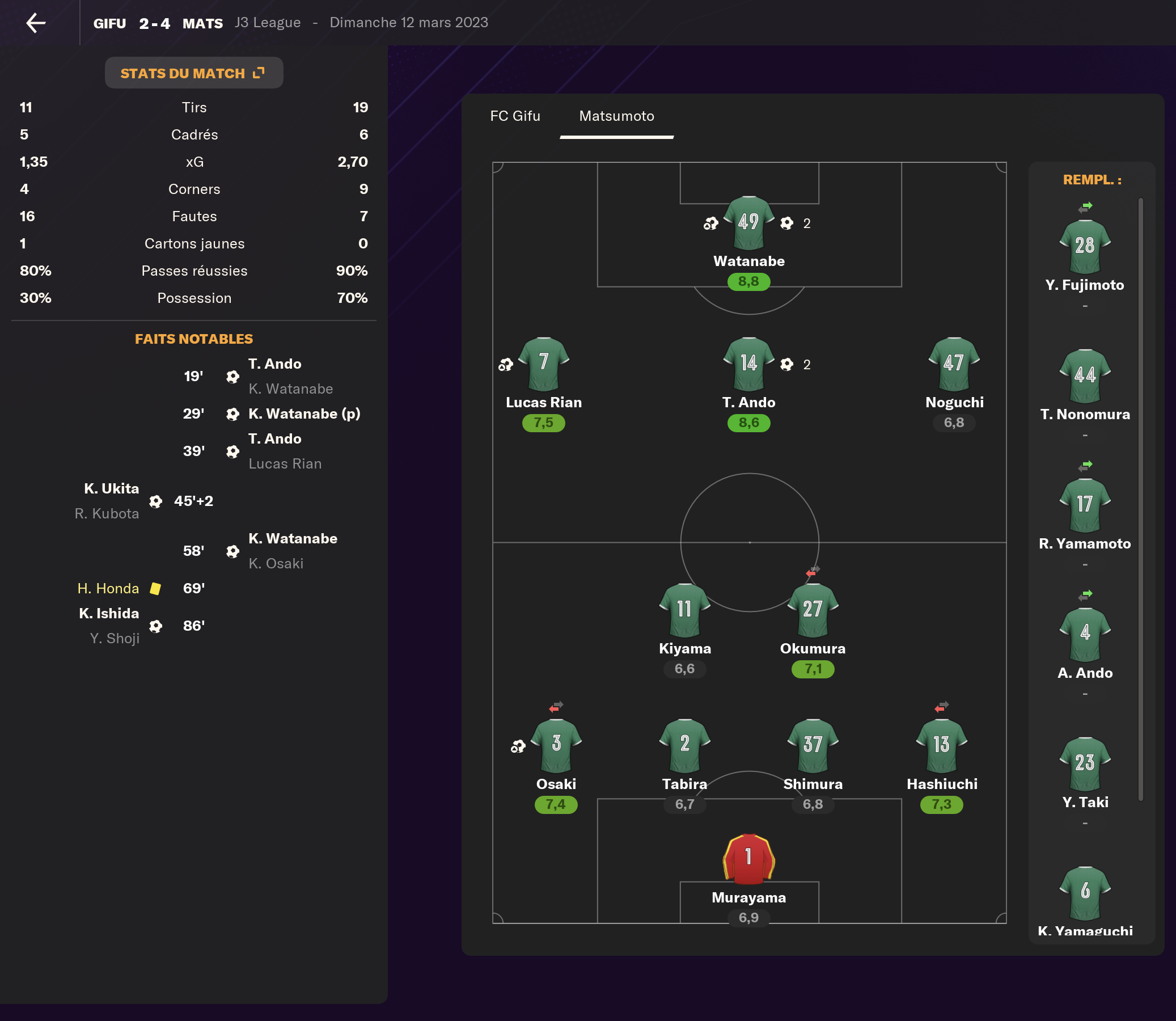Choose substitute Y. Fujimoto's shirt

(1084, 247)
